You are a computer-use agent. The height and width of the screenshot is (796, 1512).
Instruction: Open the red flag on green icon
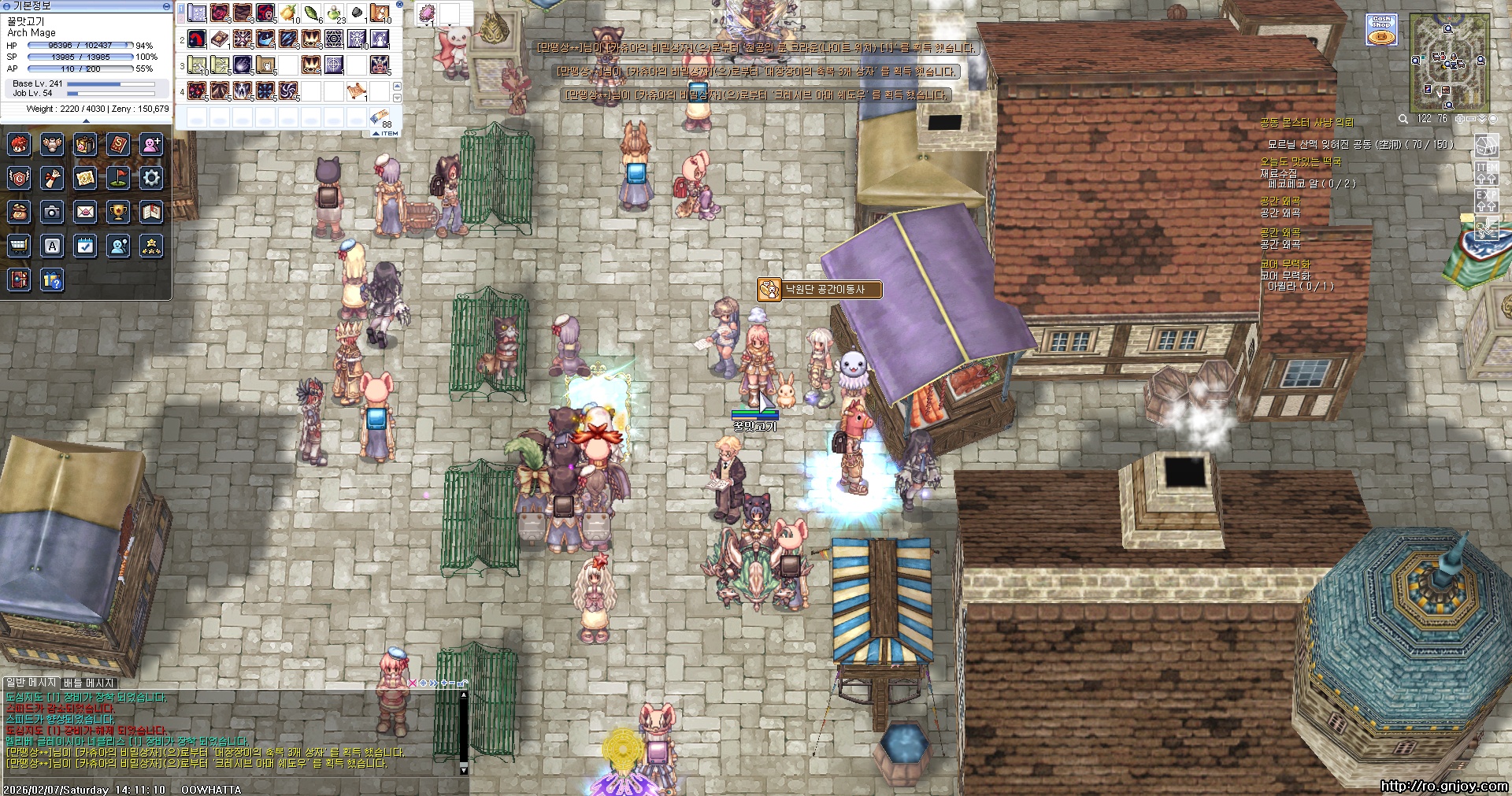pyautogui.click(x=118, y=178)
